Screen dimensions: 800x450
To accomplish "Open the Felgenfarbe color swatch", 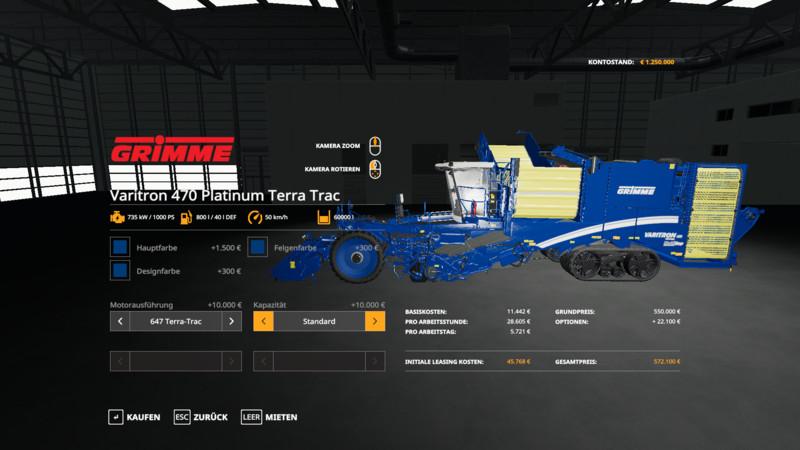I will tap(258, 247).
